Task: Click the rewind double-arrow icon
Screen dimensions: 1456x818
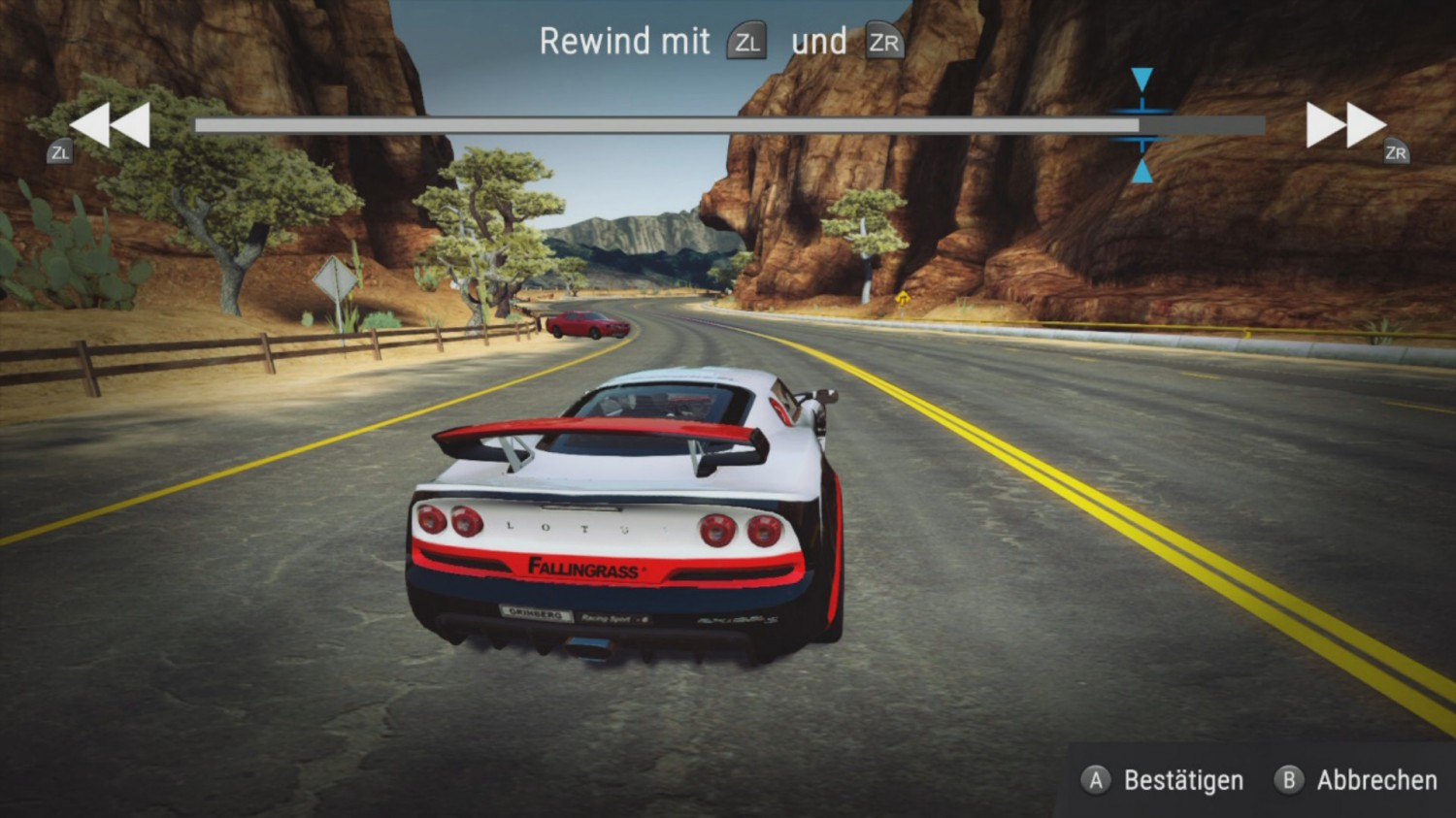Action: [110, 125]
